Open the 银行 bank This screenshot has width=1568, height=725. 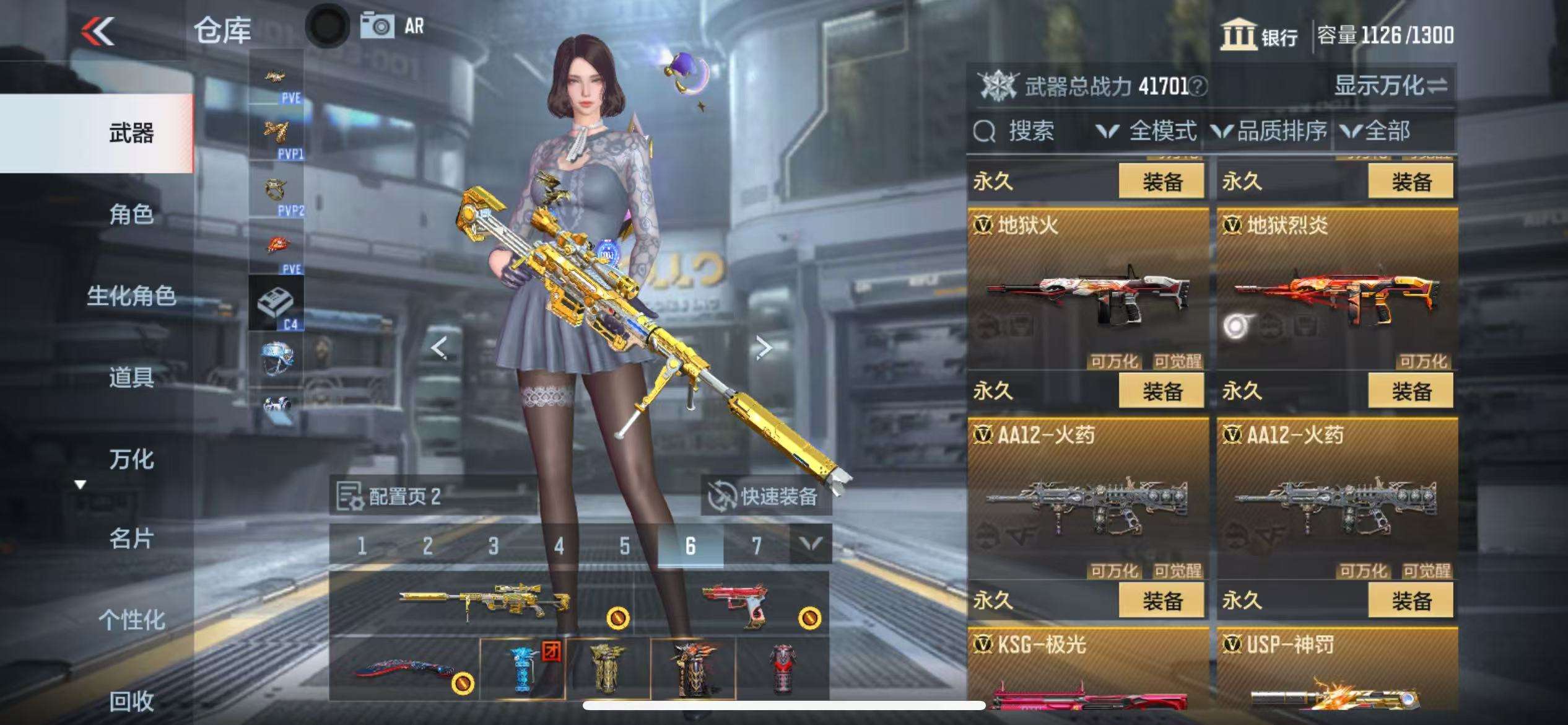[x=1259, y=35]
